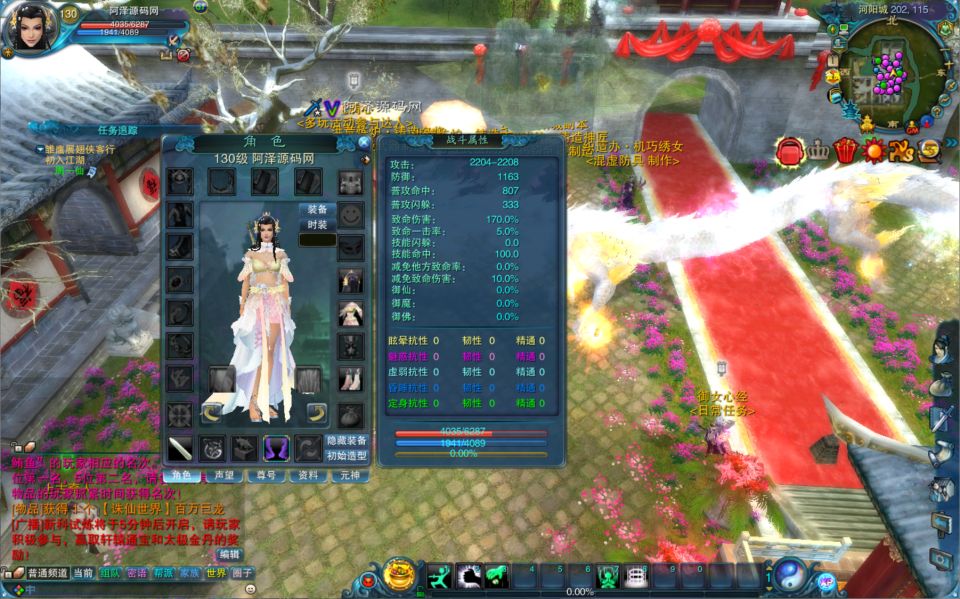960x599 pixels.
Task: Switch chat to the 世界 world channel
Action: pos(216,573)
